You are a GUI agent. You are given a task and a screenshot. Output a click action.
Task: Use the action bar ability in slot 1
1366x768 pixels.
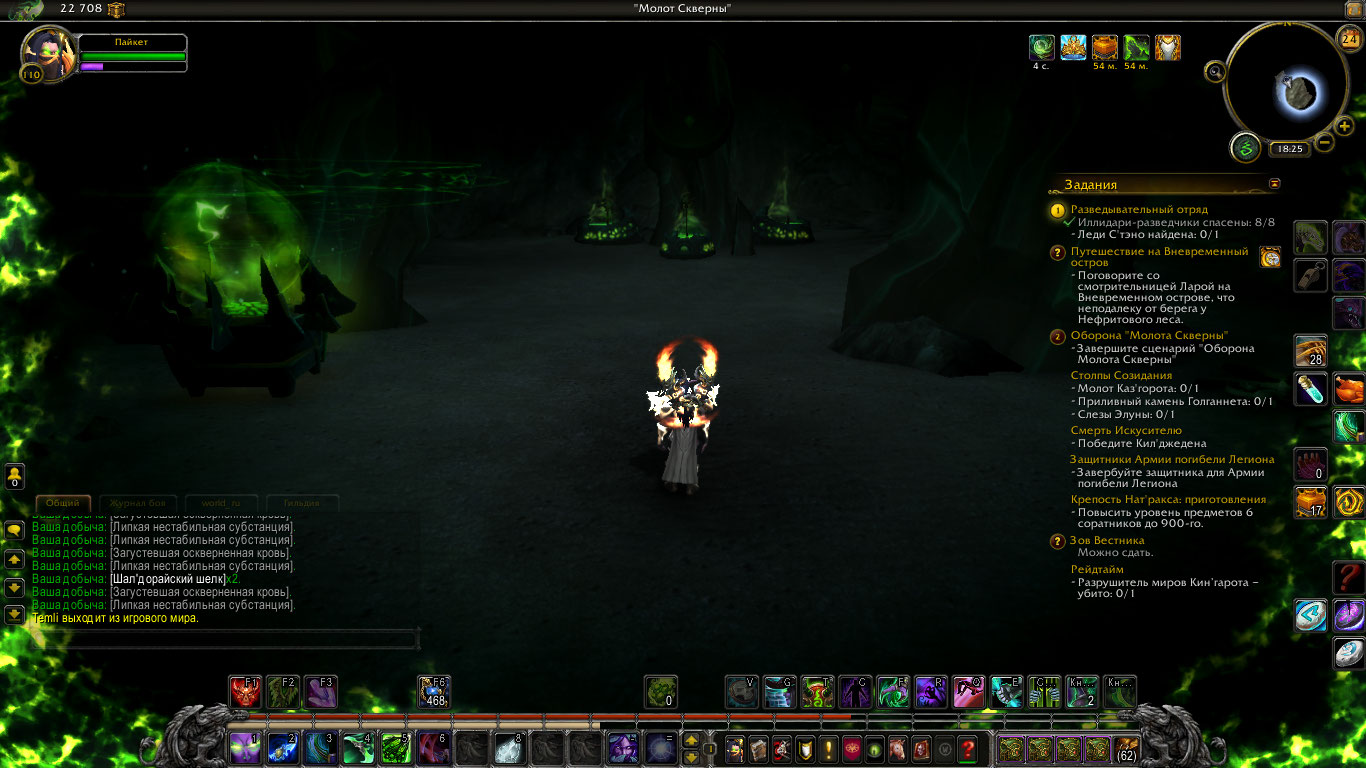[246, 747]
